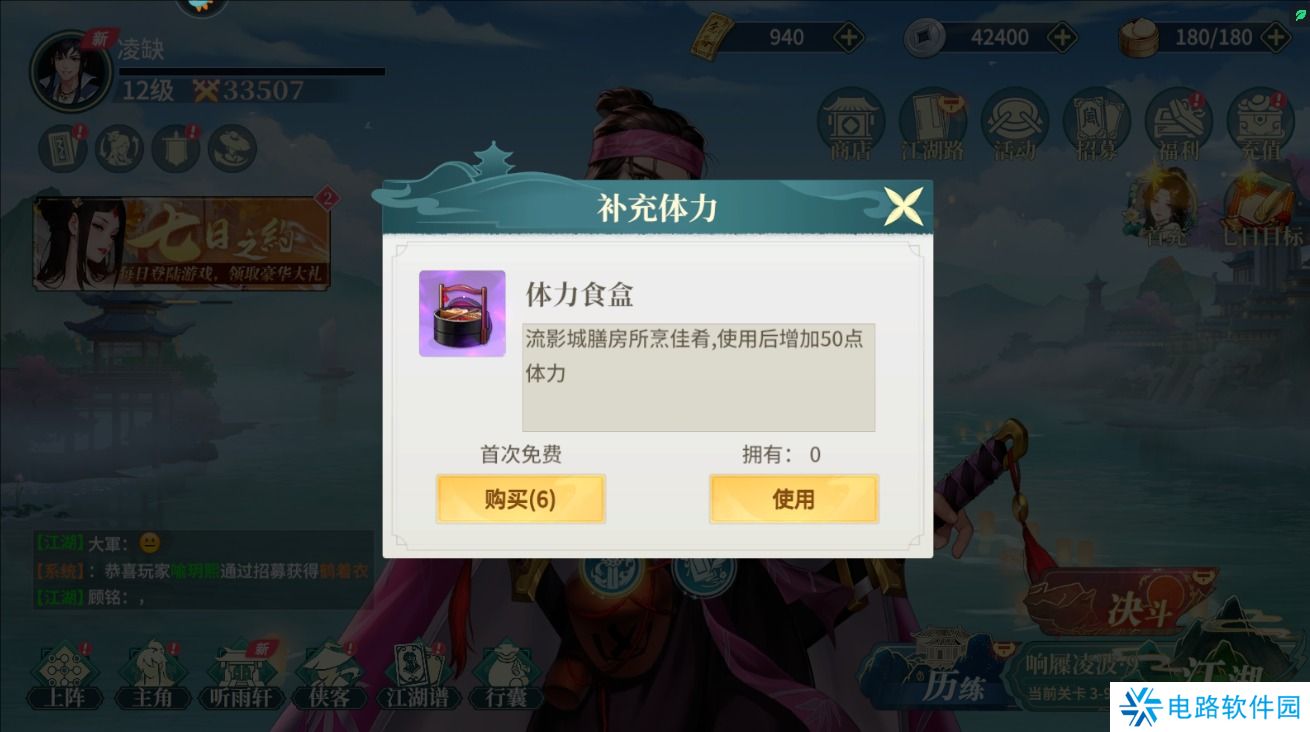Open the 江湖路 panel icon
The image size is (1310, 732).
point(932,122)
